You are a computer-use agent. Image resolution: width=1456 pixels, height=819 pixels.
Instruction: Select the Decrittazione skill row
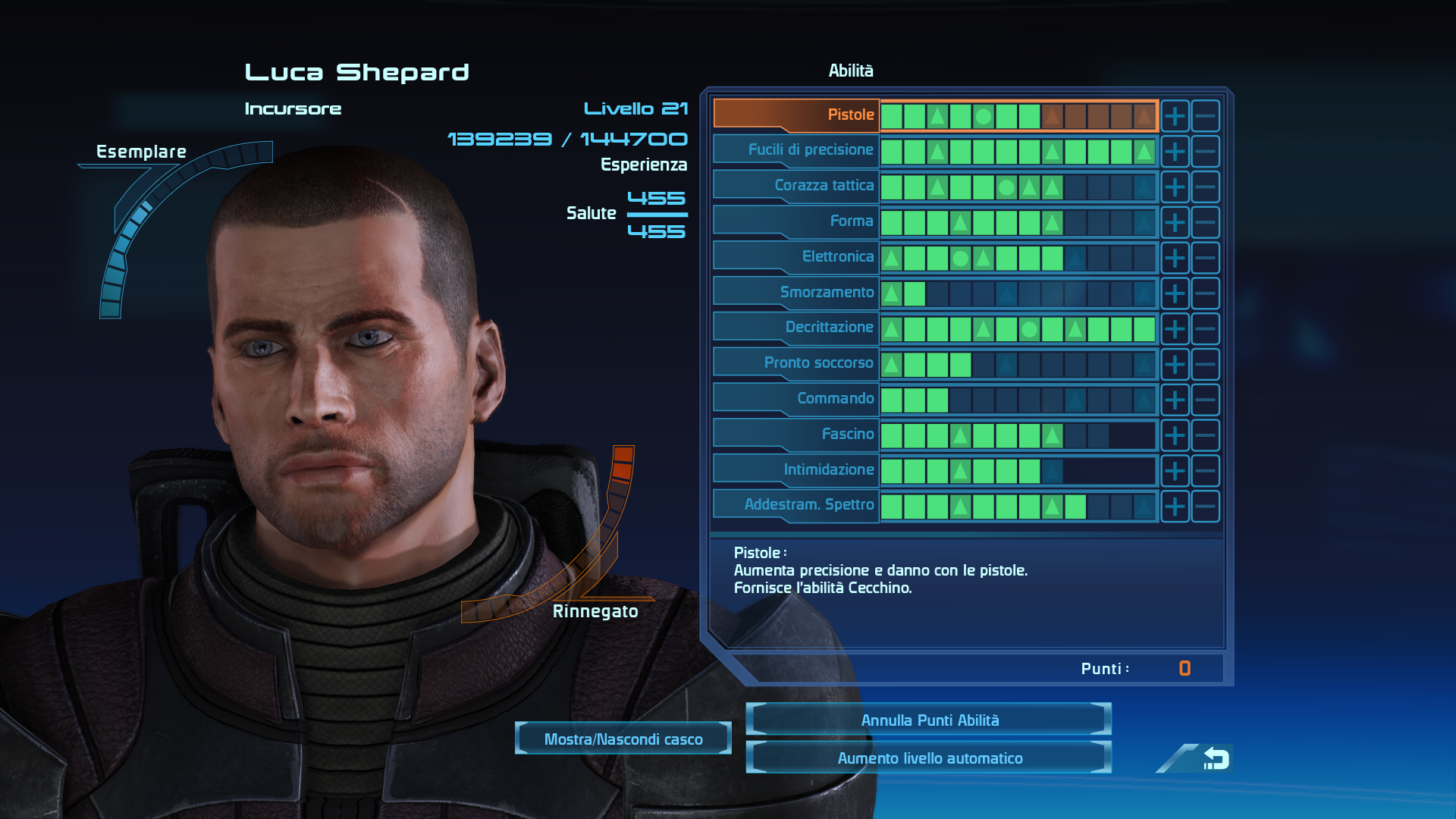(796, 328)
